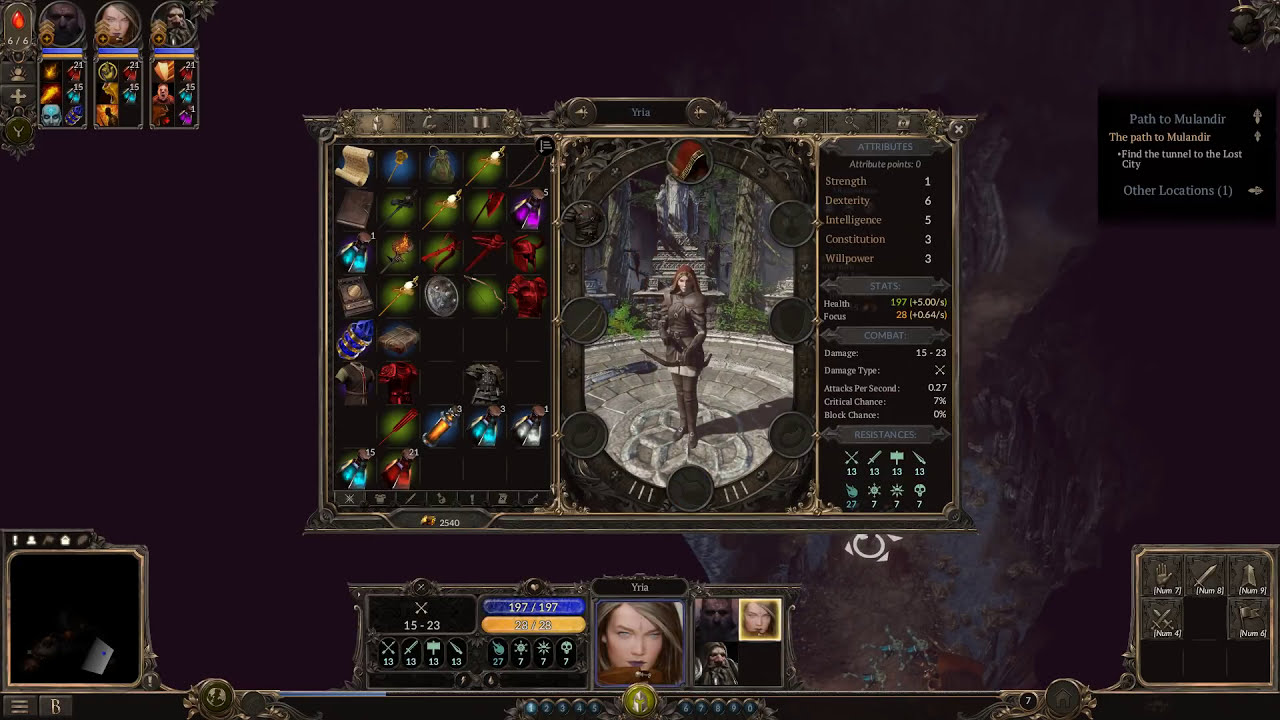Click the gold amount 2540 display

click(440, 522)
